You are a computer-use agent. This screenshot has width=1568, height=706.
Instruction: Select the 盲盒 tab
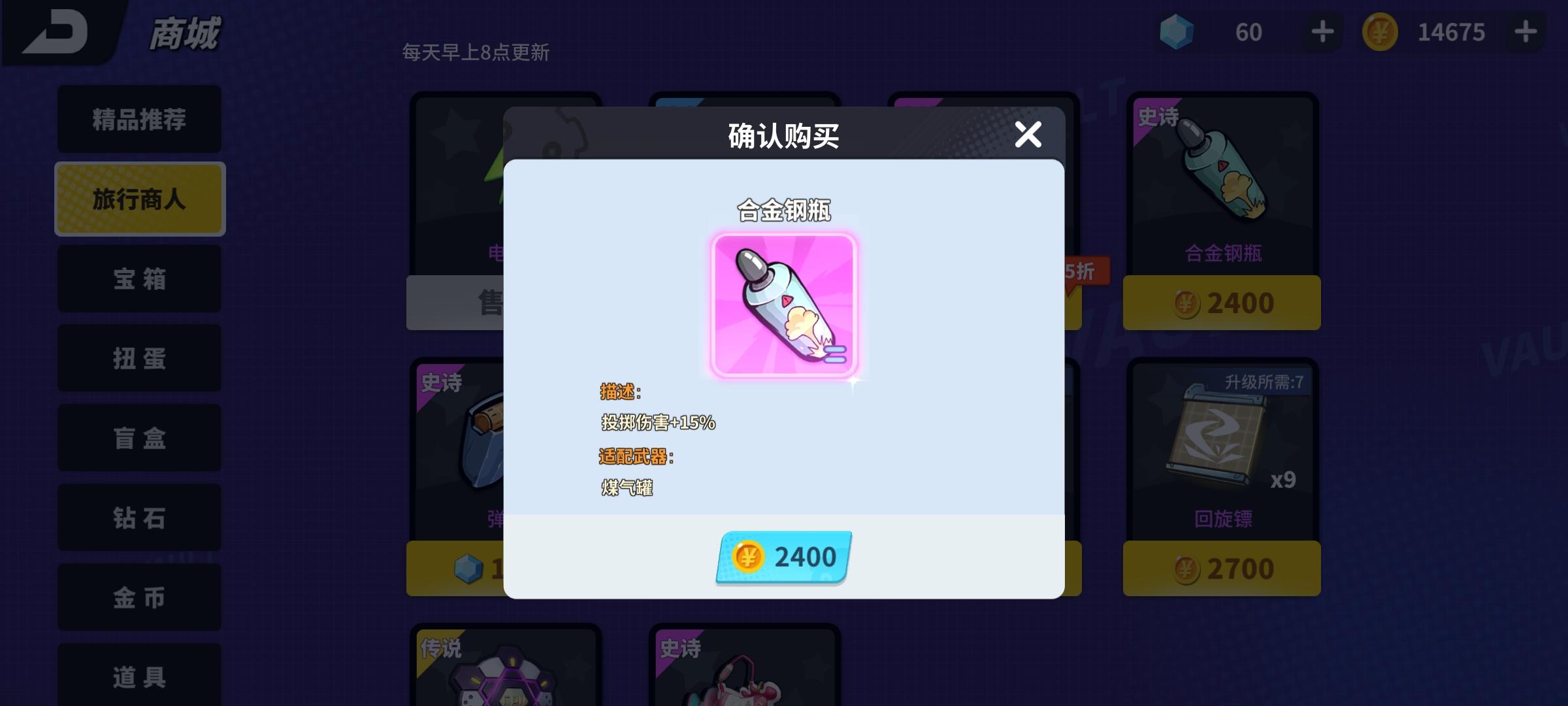[x=139, y=438]
